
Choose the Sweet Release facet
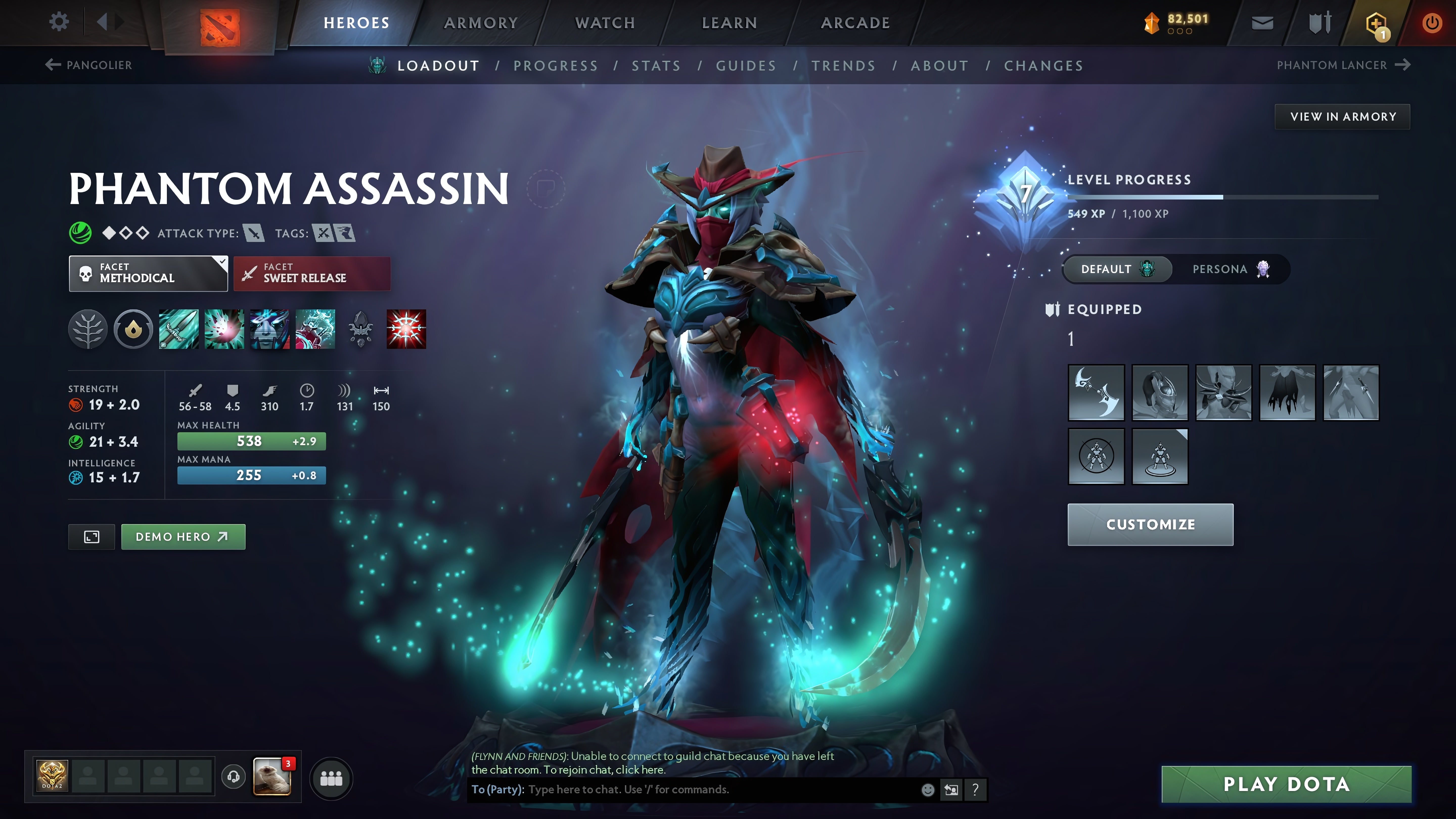pyautogui.click(x=311, y=273)
